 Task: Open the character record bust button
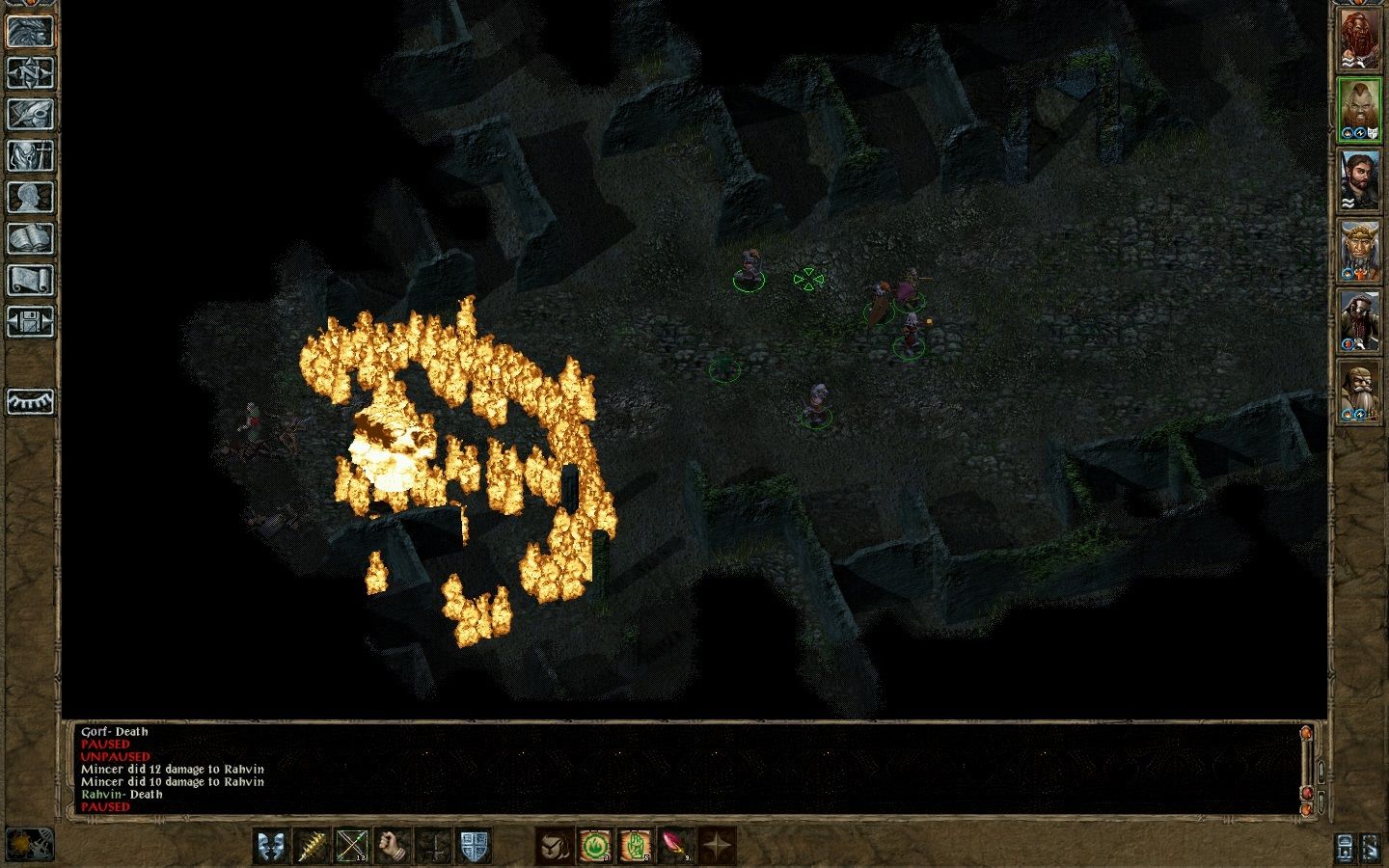point(30,198)
